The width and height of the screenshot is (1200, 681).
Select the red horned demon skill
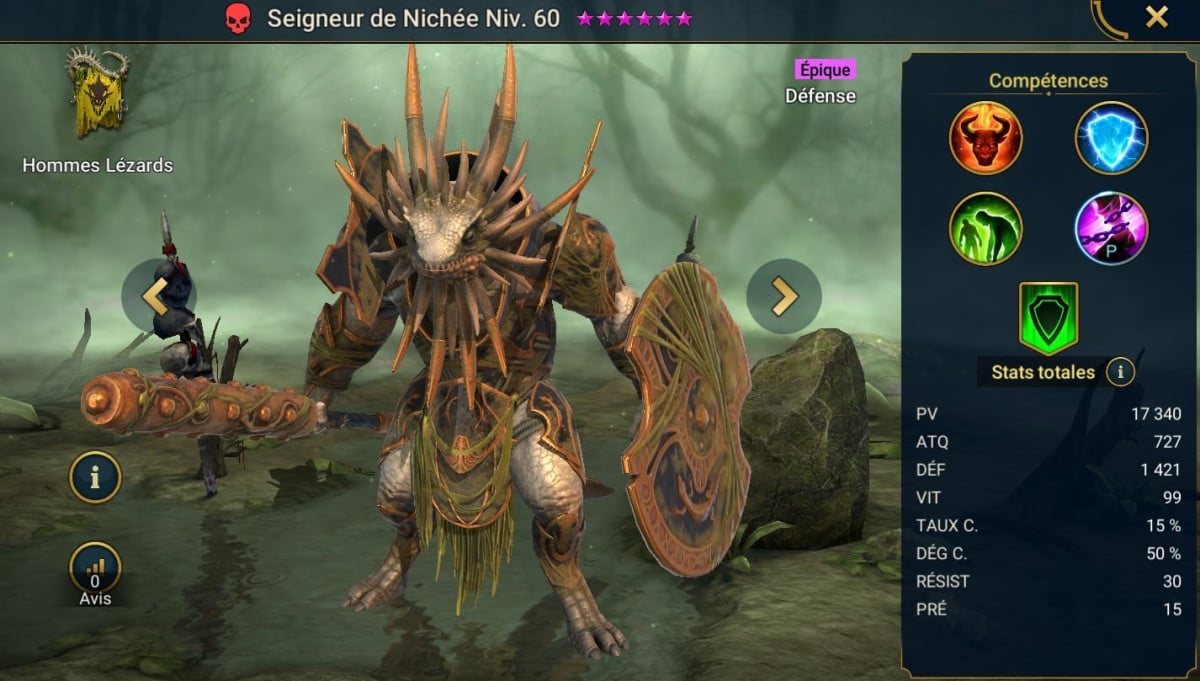point(985,138)
